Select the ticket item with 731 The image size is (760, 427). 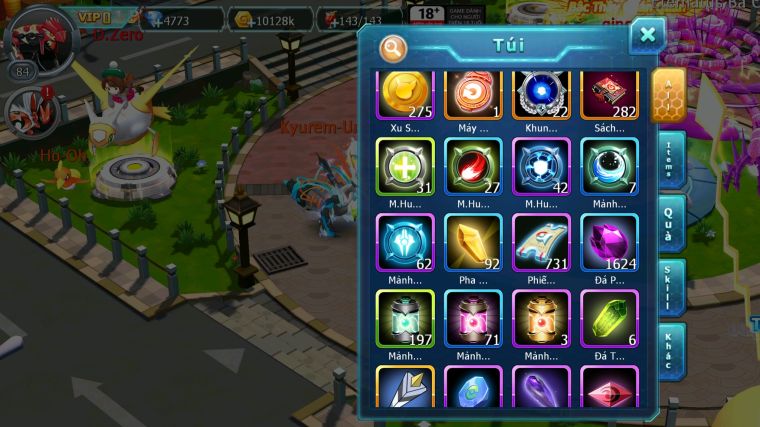541,242
